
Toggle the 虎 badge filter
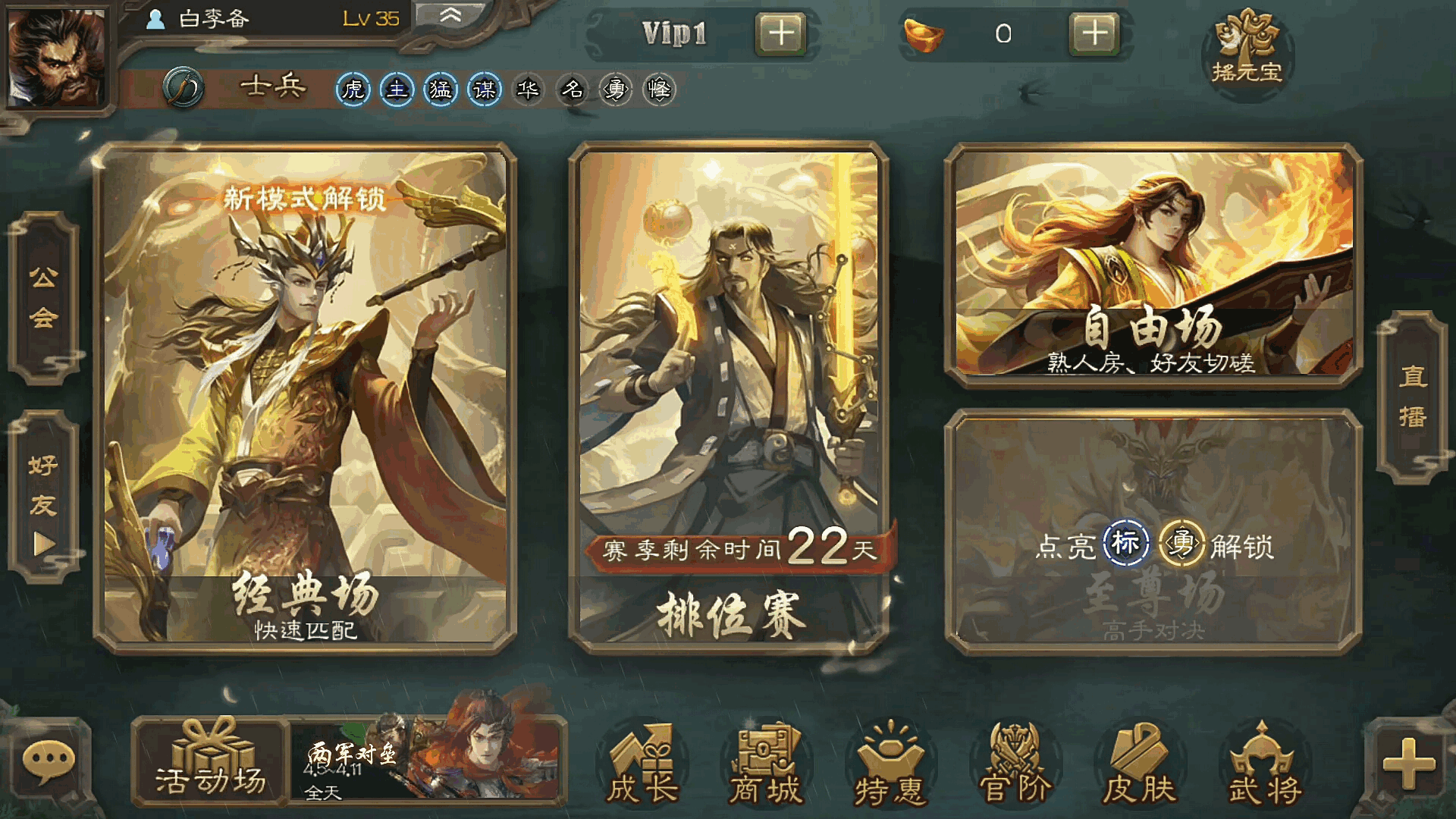click(x=353, y=89)
